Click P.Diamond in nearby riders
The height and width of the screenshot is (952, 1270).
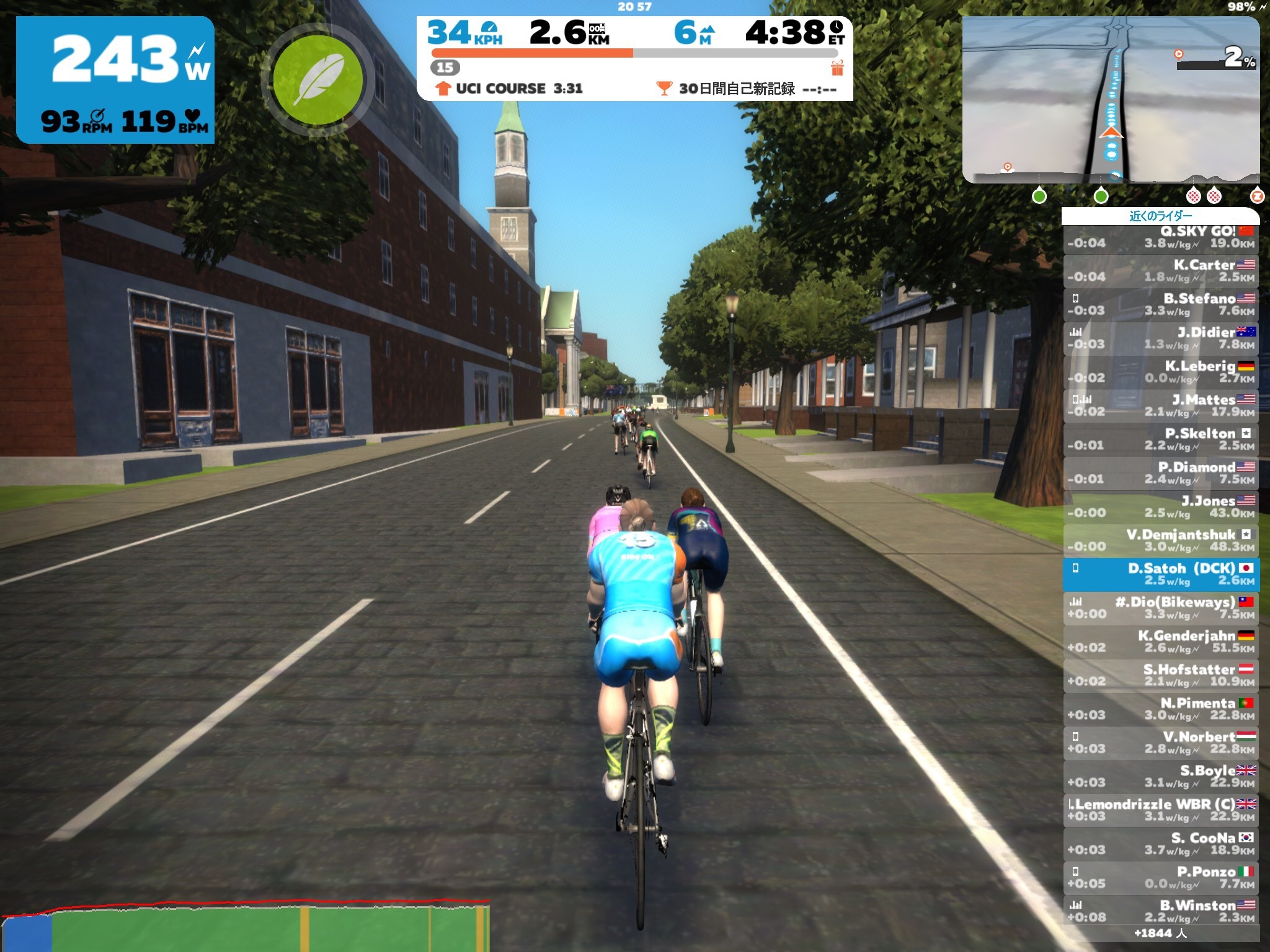(x=1161, y=473)
